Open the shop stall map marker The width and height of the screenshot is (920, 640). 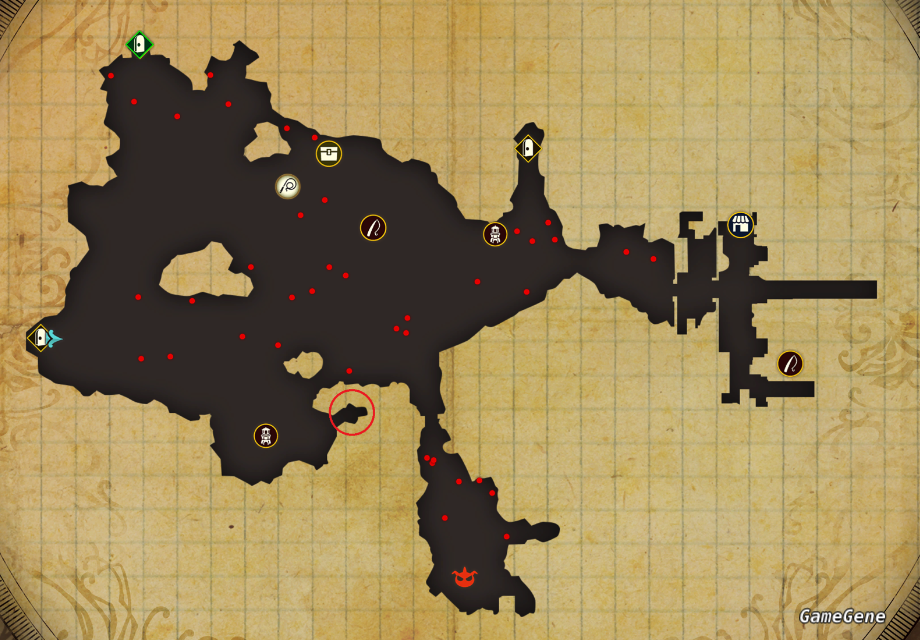740,224
